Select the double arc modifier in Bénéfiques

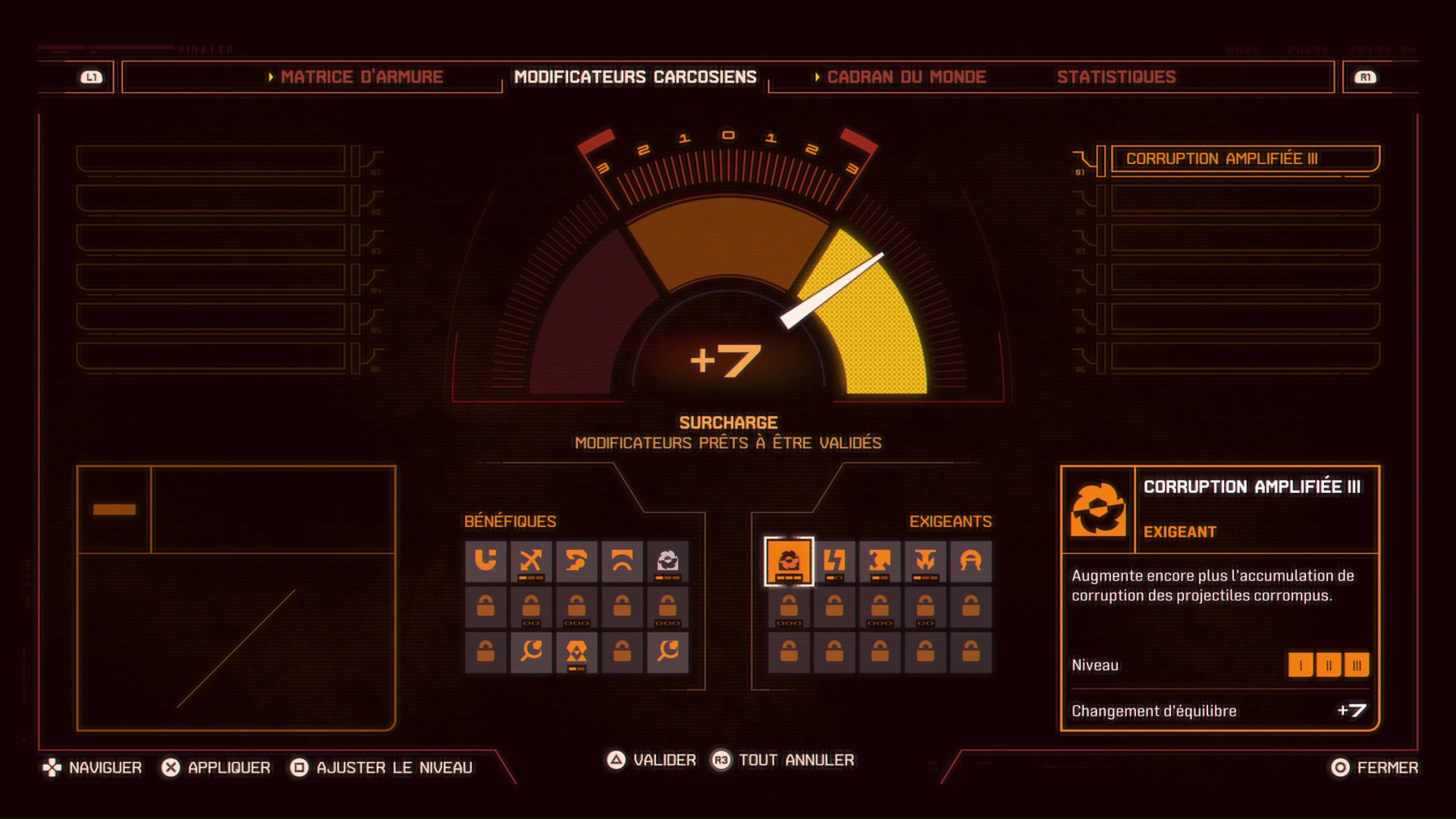[x=621, y=561]
